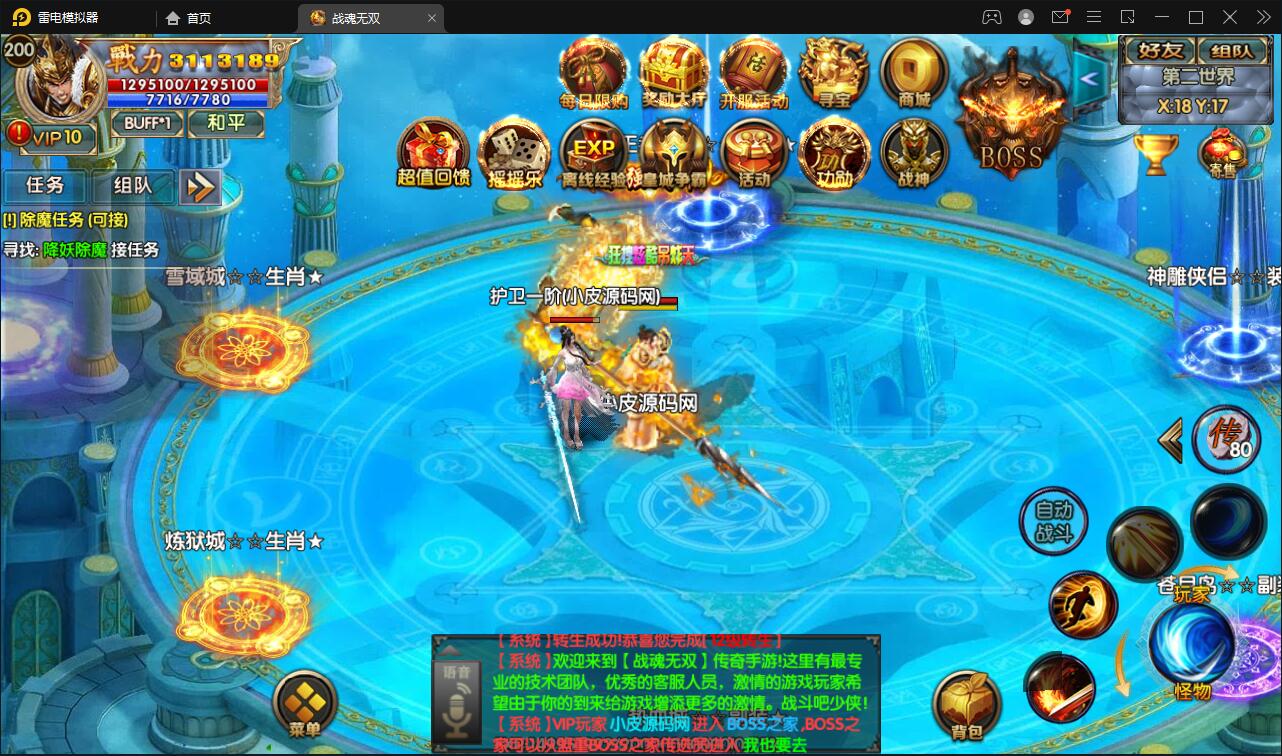1282x756 pixels.
Task: Close the 战魂无双 emulator tab
Action: coord(433,18)
